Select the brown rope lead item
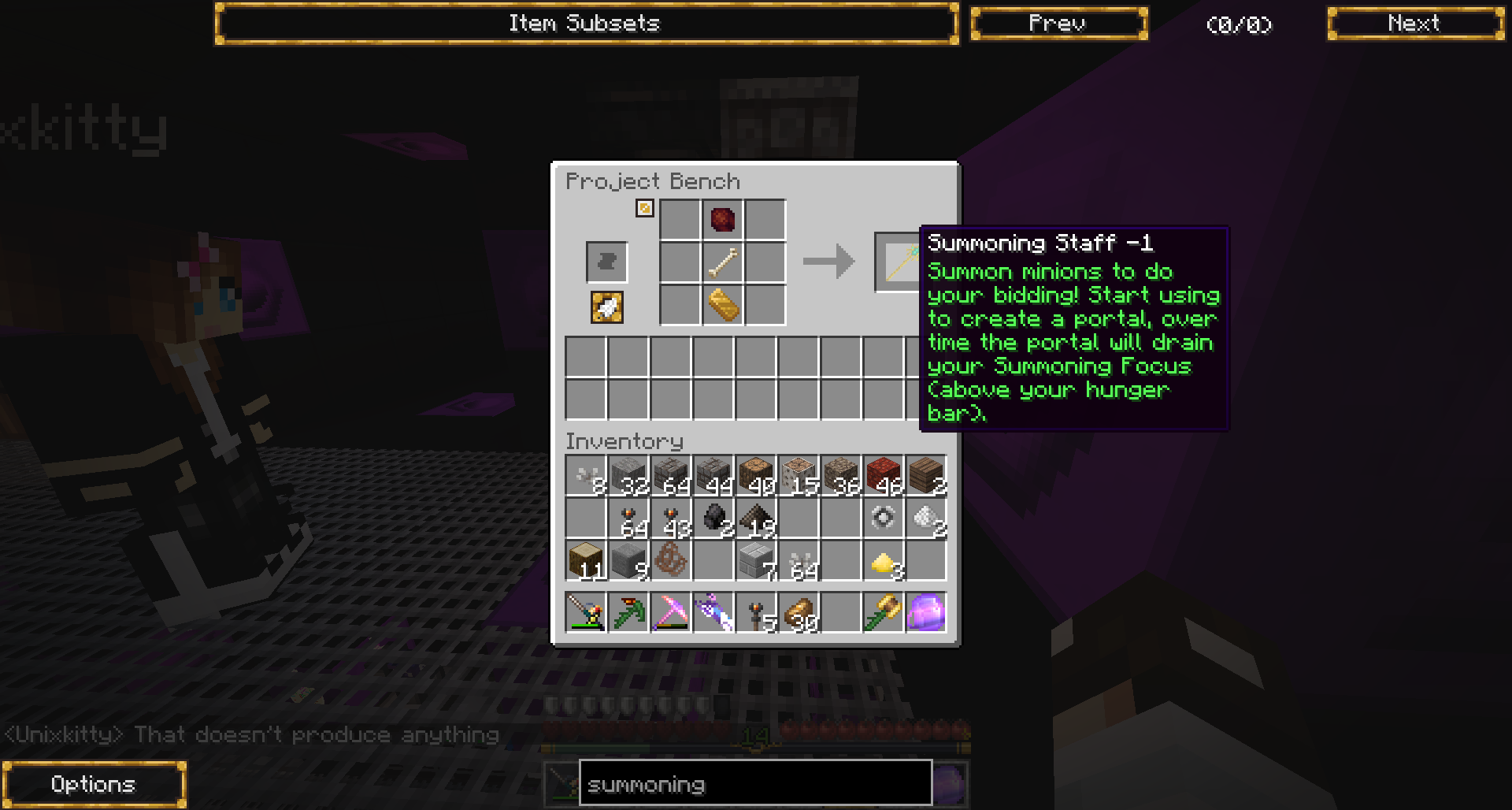The width and height of the screenshot is (1512, 810). point(671,561)
